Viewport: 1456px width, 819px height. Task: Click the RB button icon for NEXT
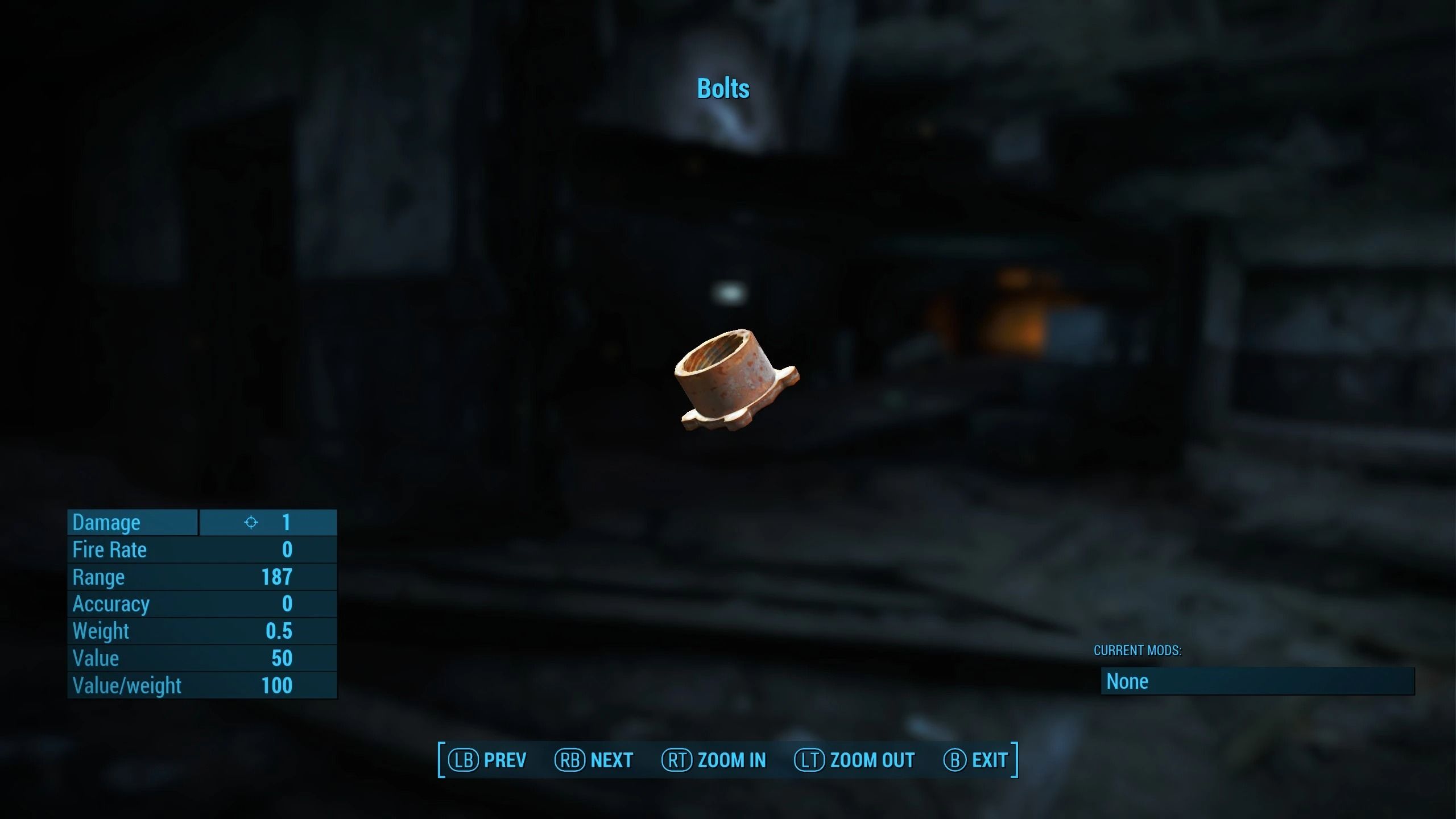click(x=570, y=759)
